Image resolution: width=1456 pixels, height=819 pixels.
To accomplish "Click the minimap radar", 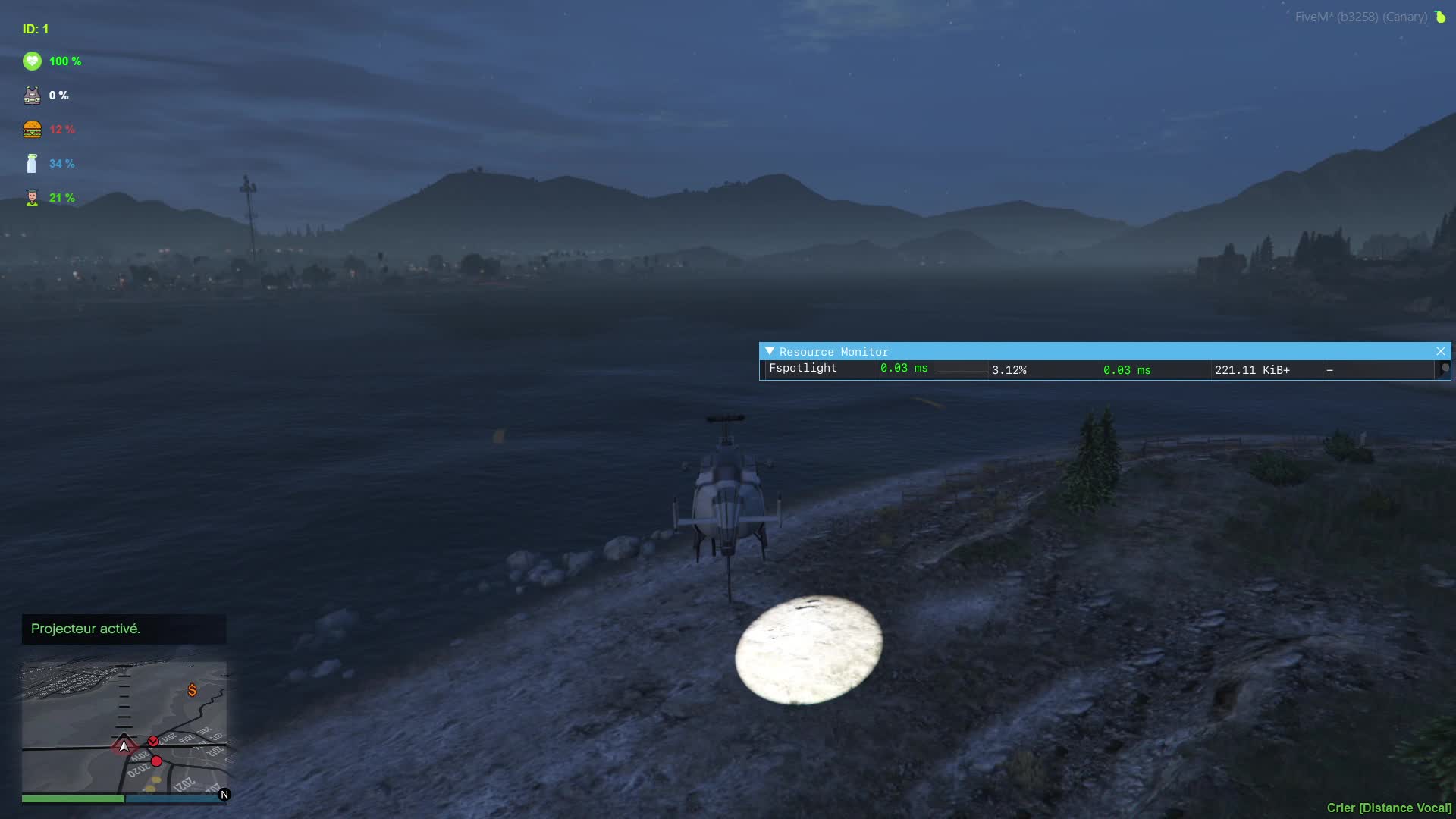I will (124, 726).
